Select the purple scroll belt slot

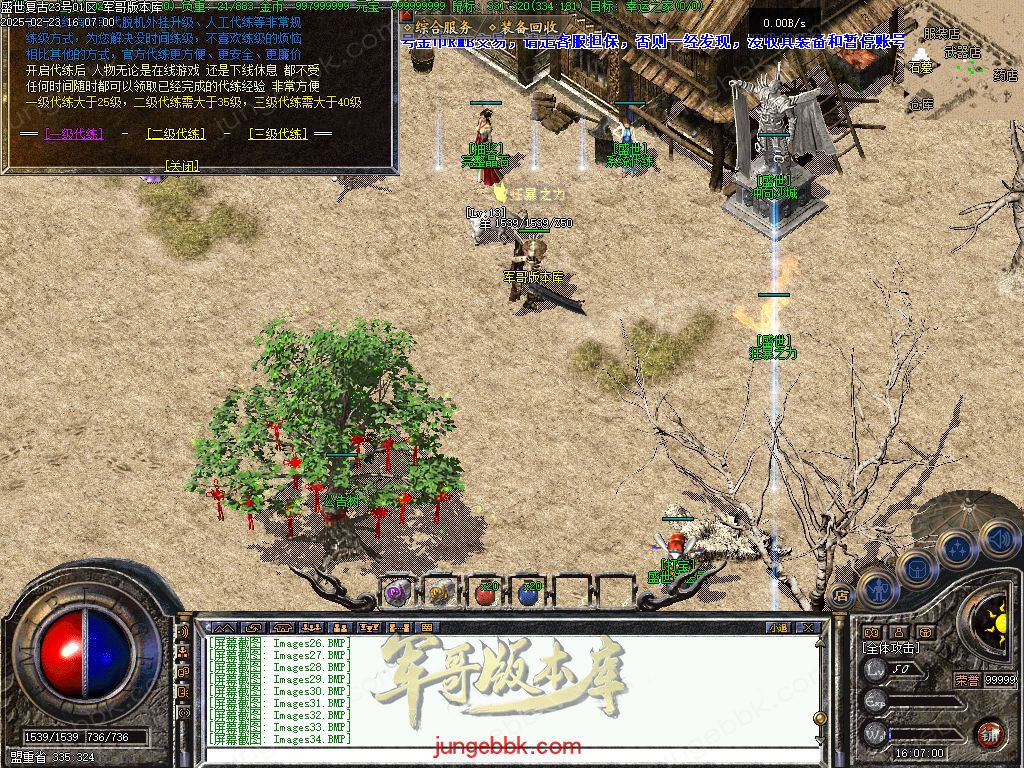click(399, 593)
